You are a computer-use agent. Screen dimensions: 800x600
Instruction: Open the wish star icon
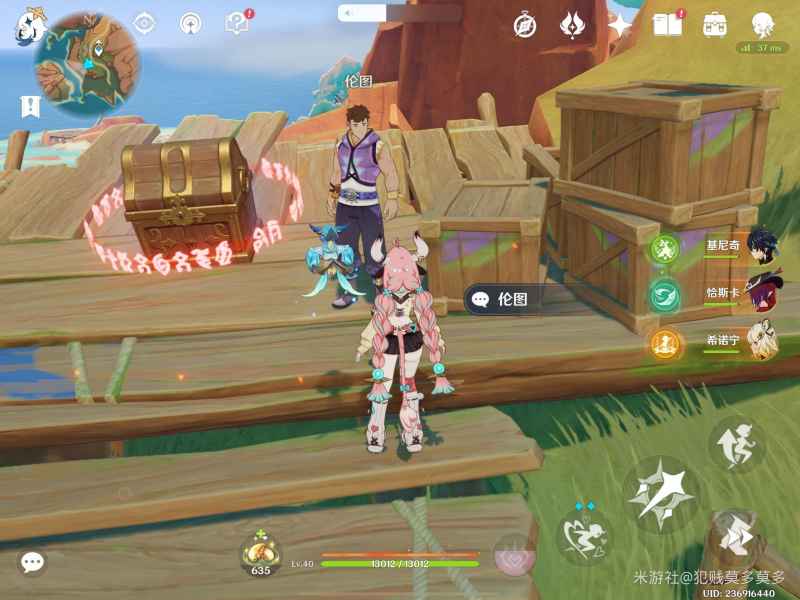click(621, 25)
